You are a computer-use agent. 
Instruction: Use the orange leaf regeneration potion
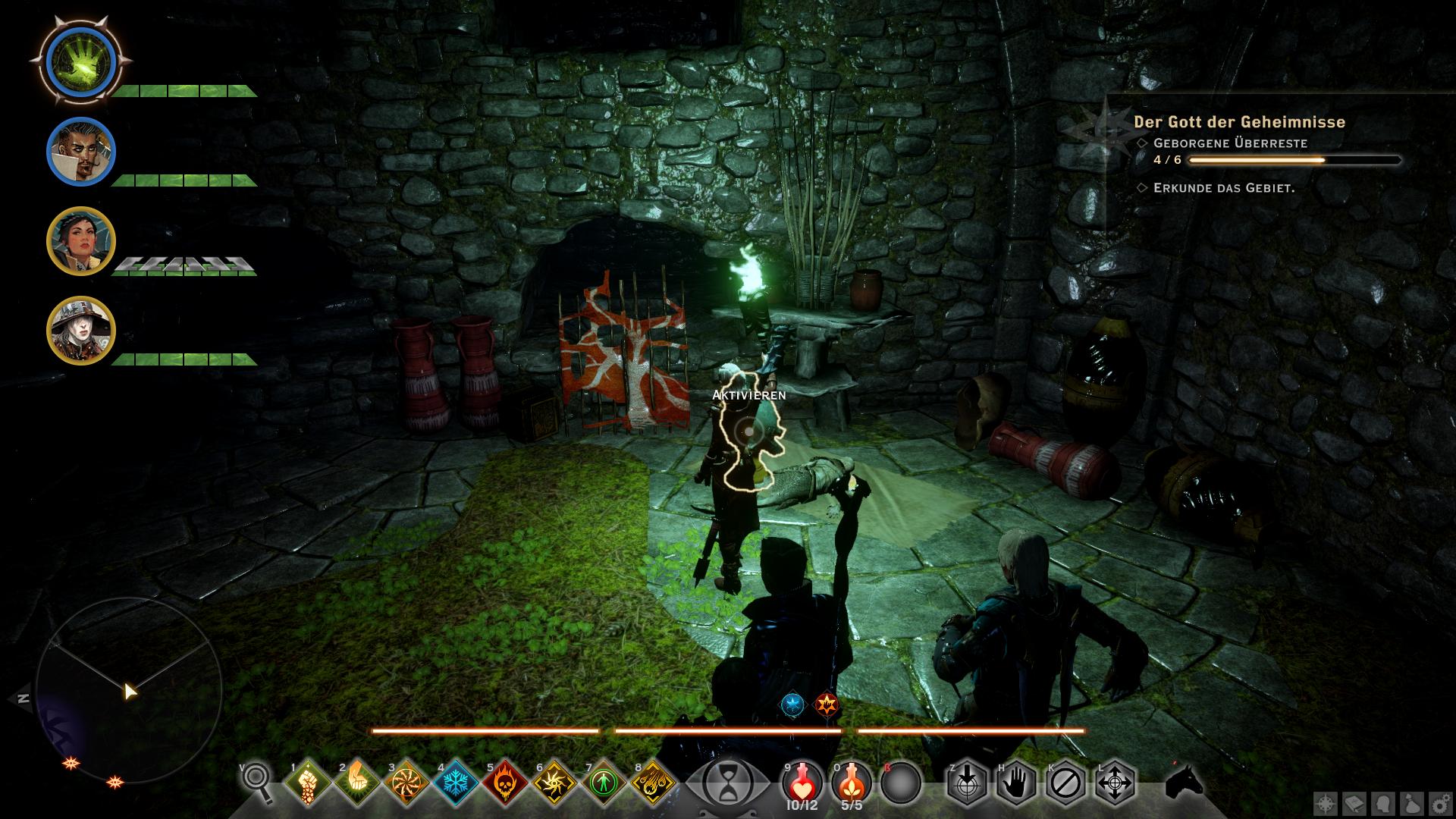point(851,780)
